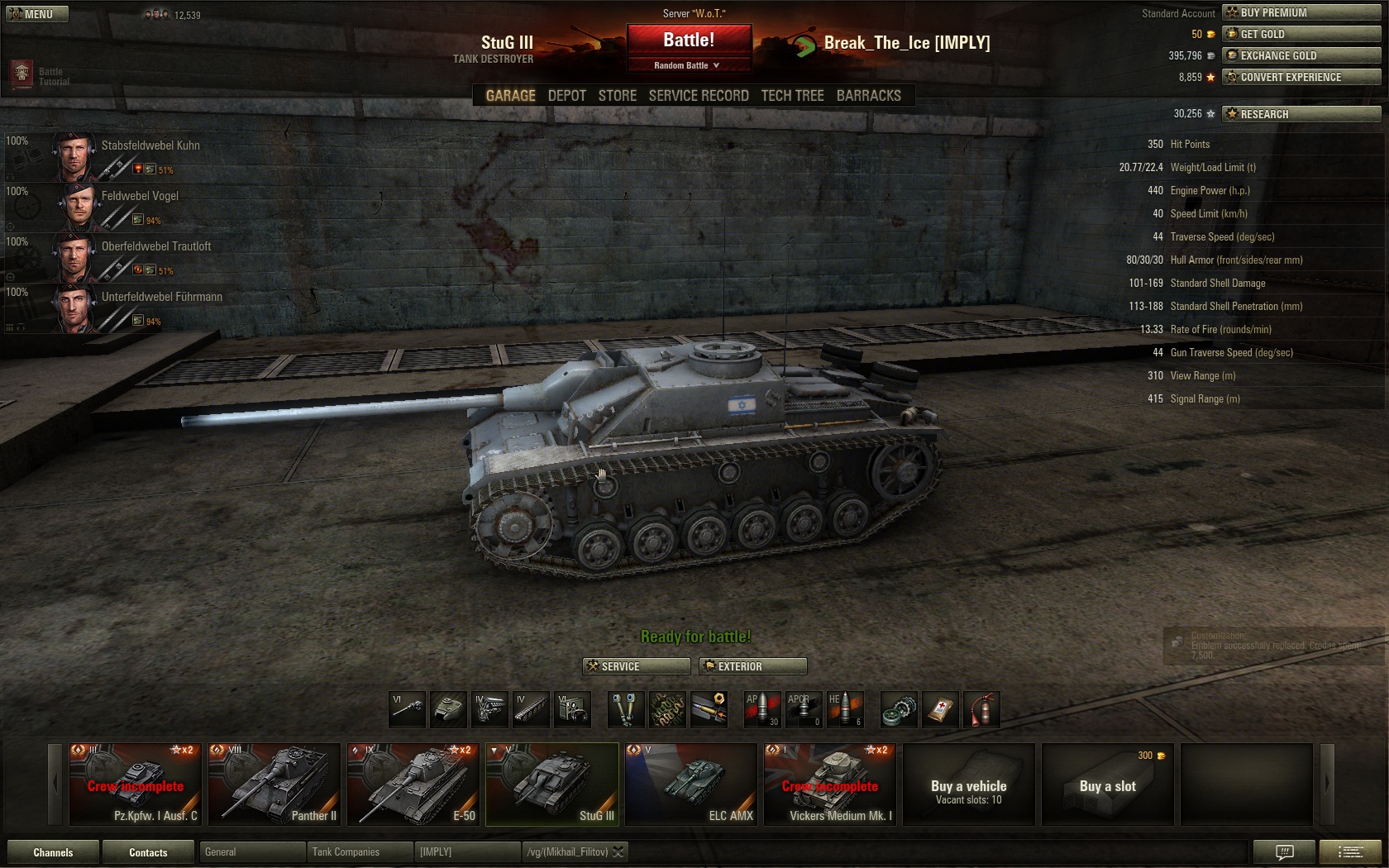This screenshot has height=868, width=1389.
Task: Open the Exterior customization
Action: [752, 666]
